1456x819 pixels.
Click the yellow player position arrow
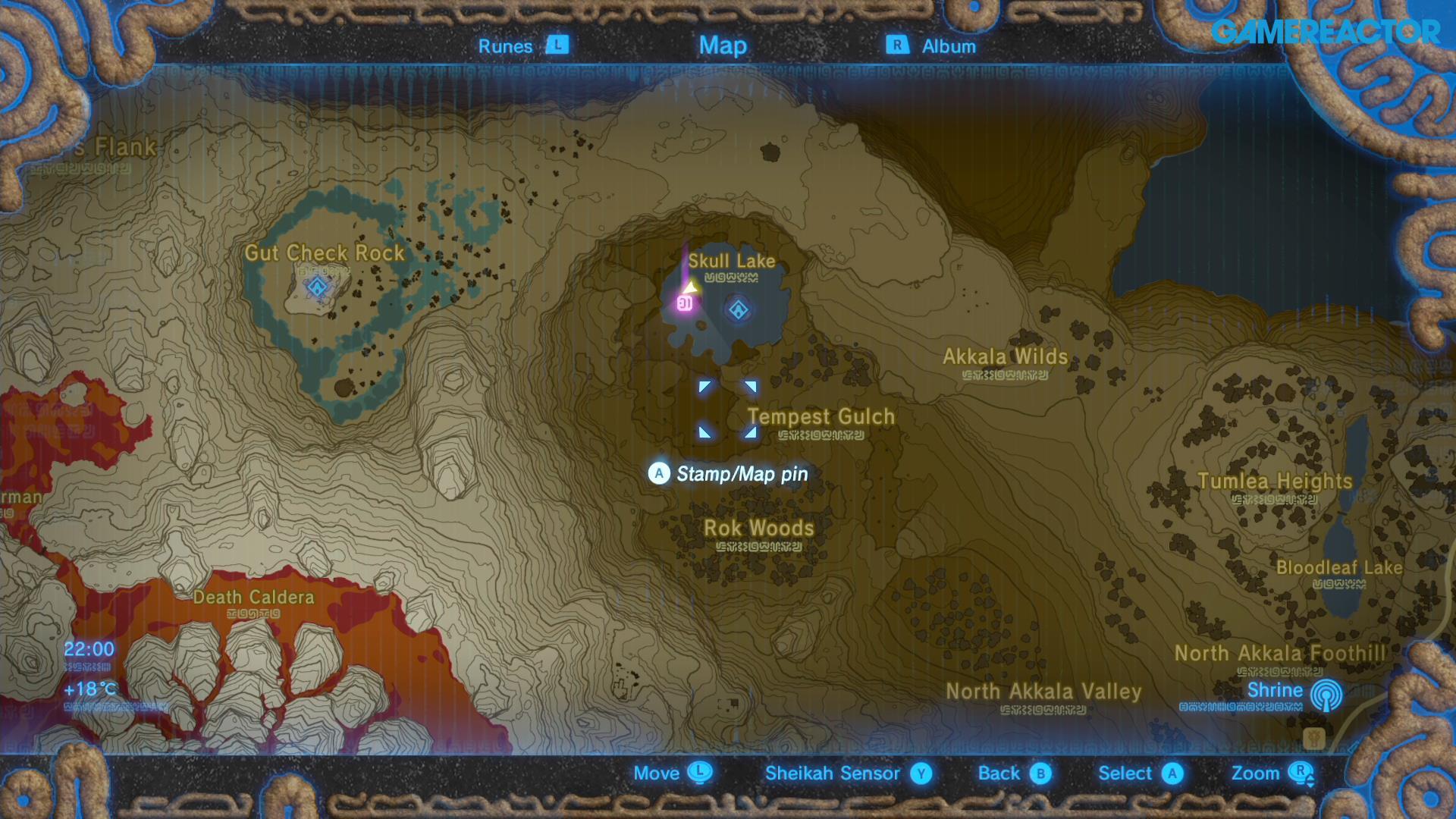(691, 287)
